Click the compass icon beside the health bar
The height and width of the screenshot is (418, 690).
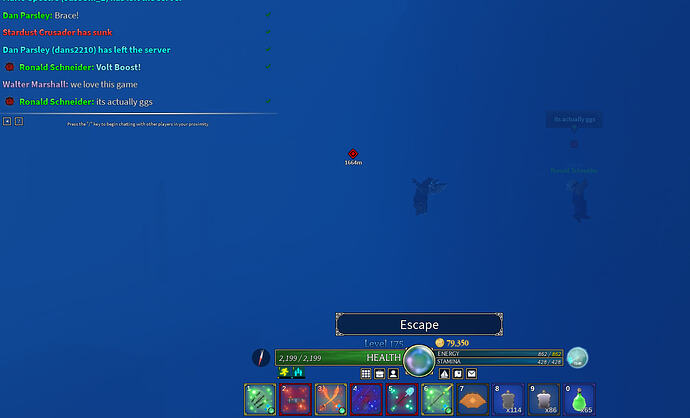(x=262, y=358)
